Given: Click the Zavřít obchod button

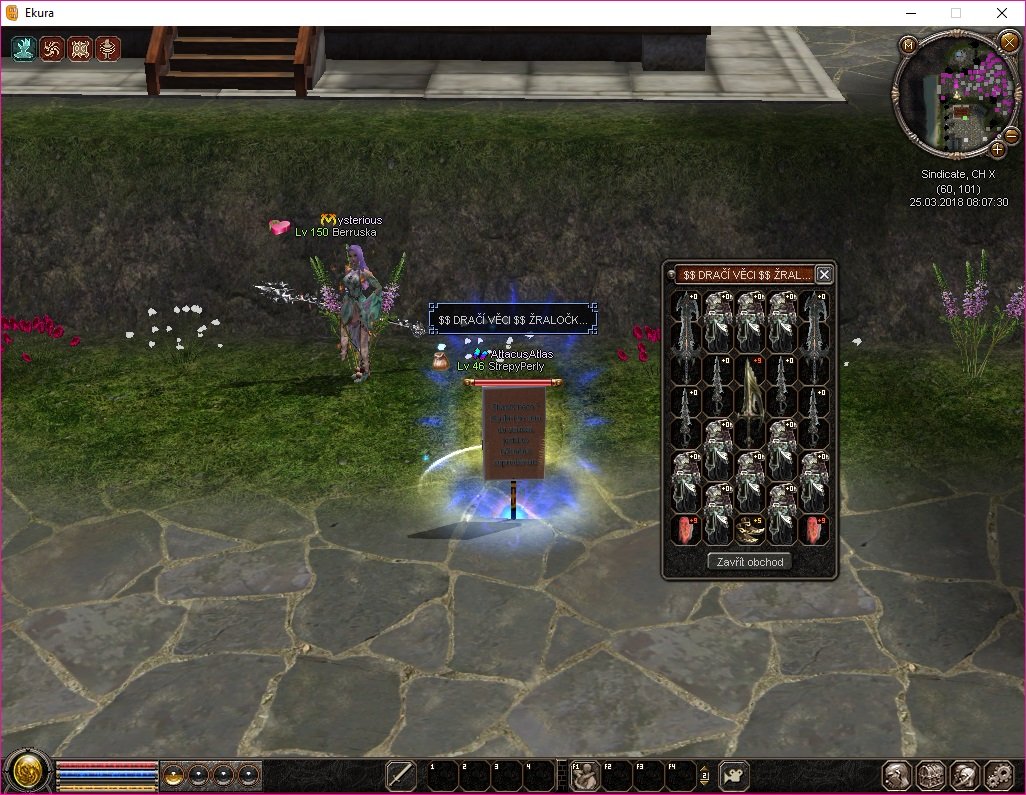Looking at the screenshot, I should point(750,562).
